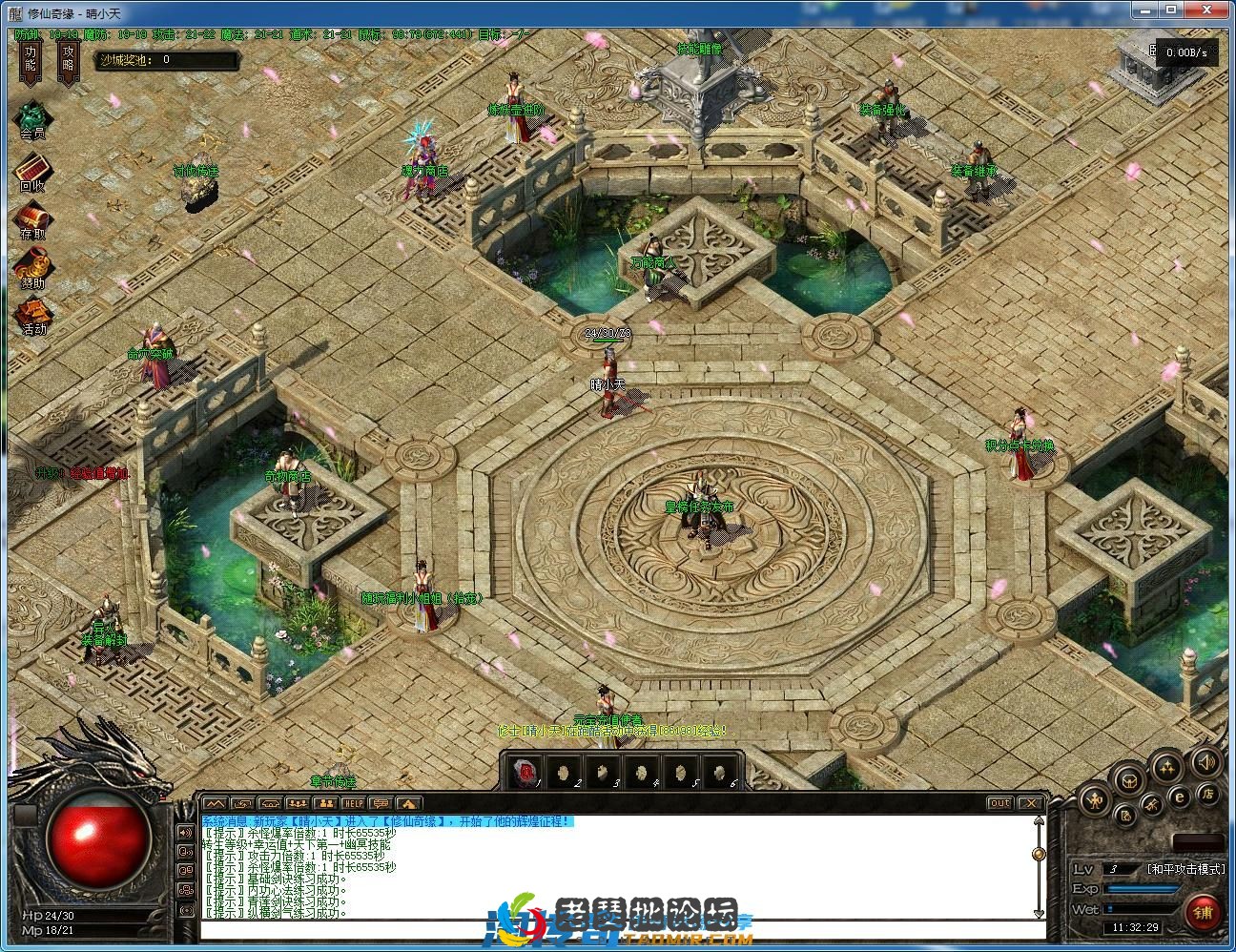The width and height of the screenshot is (1236, 952).
Task: Collapse the chat panel with the out button
Action: 1000,802
